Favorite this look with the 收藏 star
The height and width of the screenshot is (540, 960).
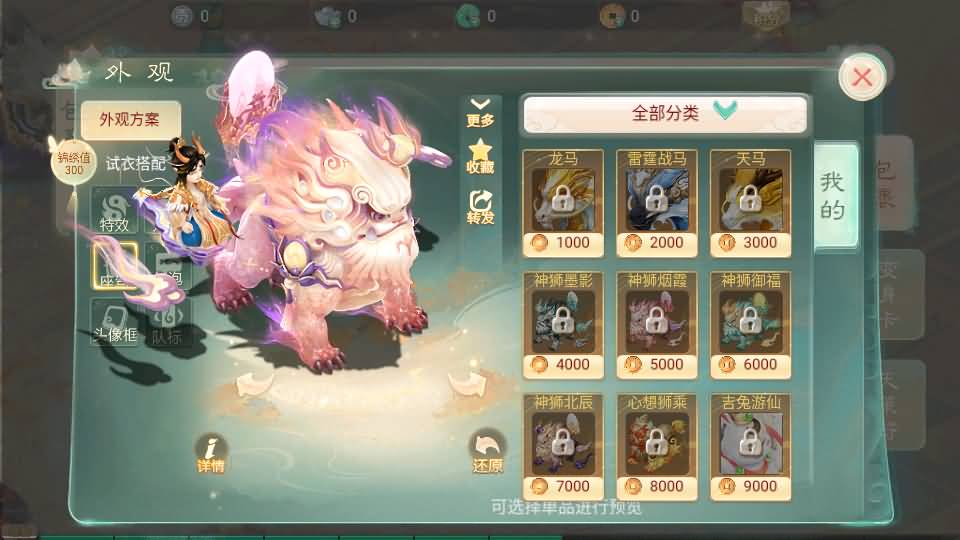pos(481,158)
